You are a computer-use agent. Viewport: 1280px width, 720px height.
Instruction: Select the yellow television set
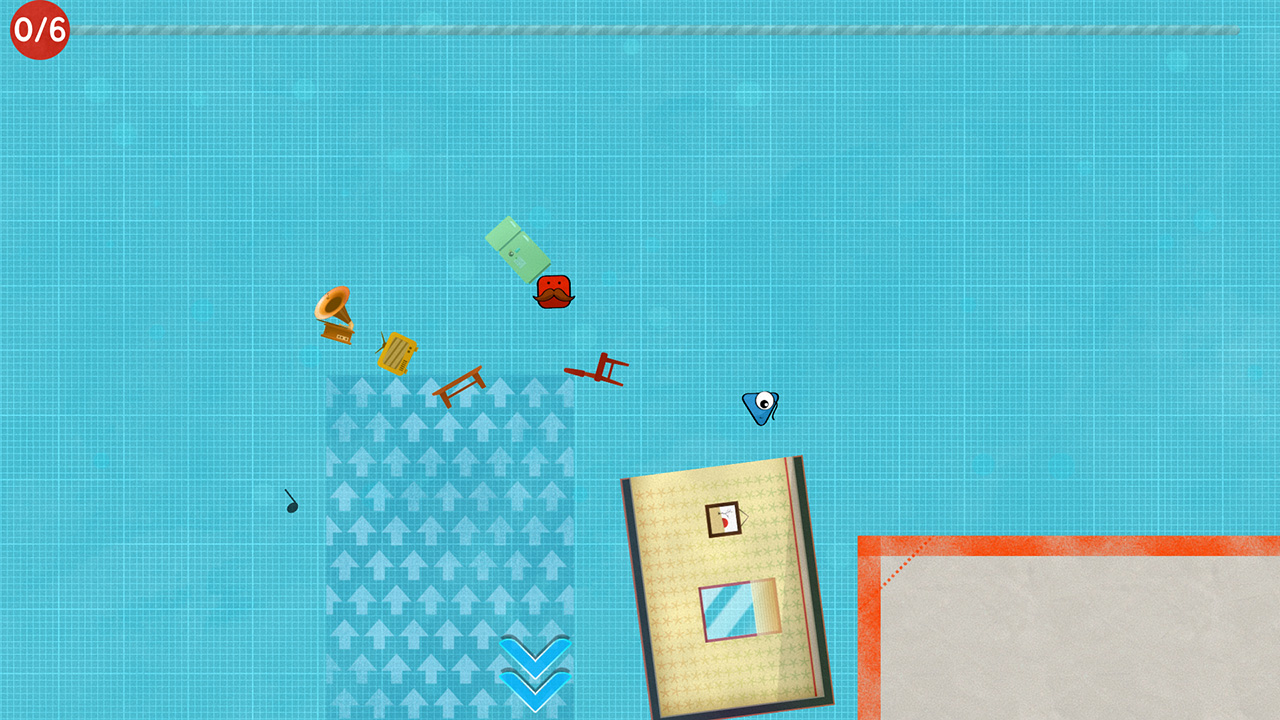pyautogui.click(x=398, y=352)
